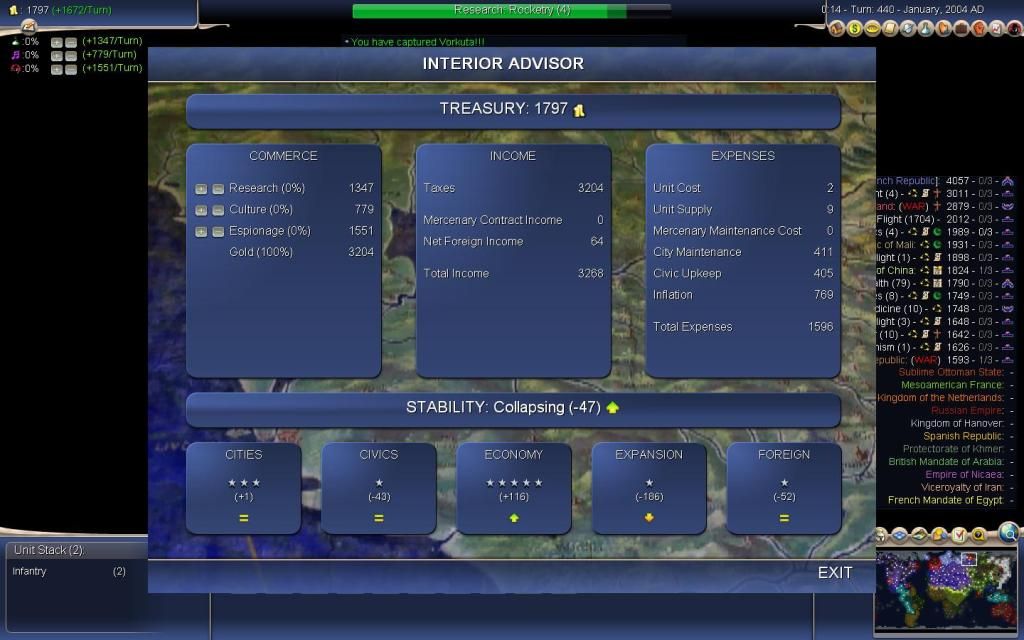Show the Expansion stability panel

point(649,488)
